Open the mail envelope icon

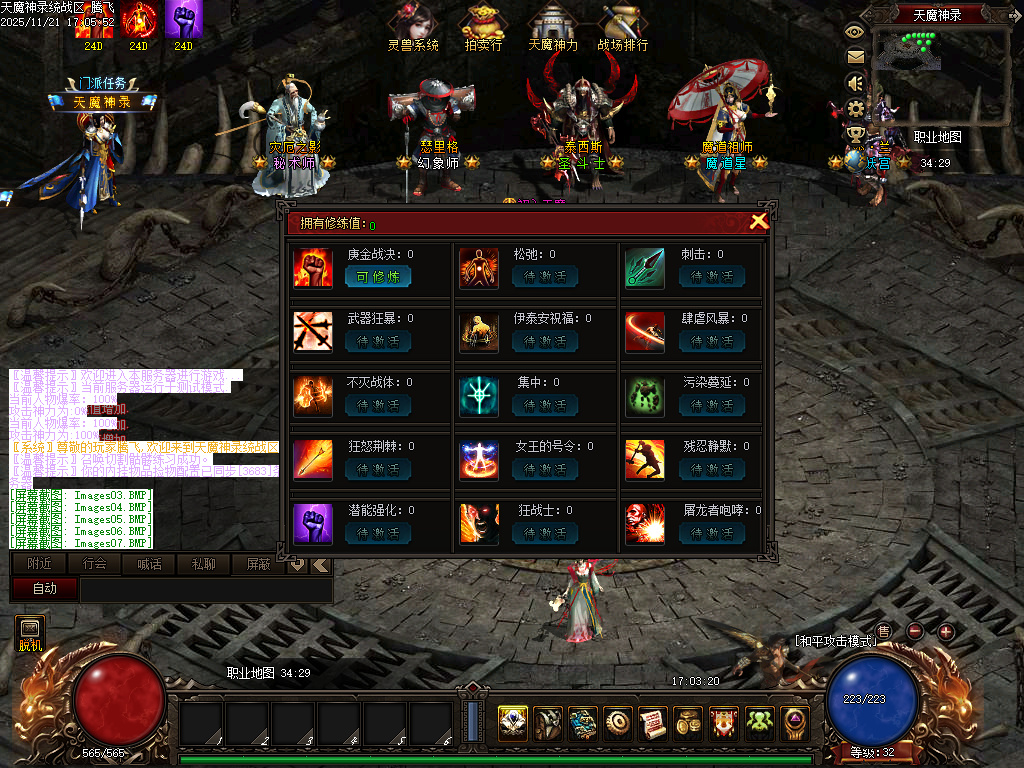(x=855, y=57)
